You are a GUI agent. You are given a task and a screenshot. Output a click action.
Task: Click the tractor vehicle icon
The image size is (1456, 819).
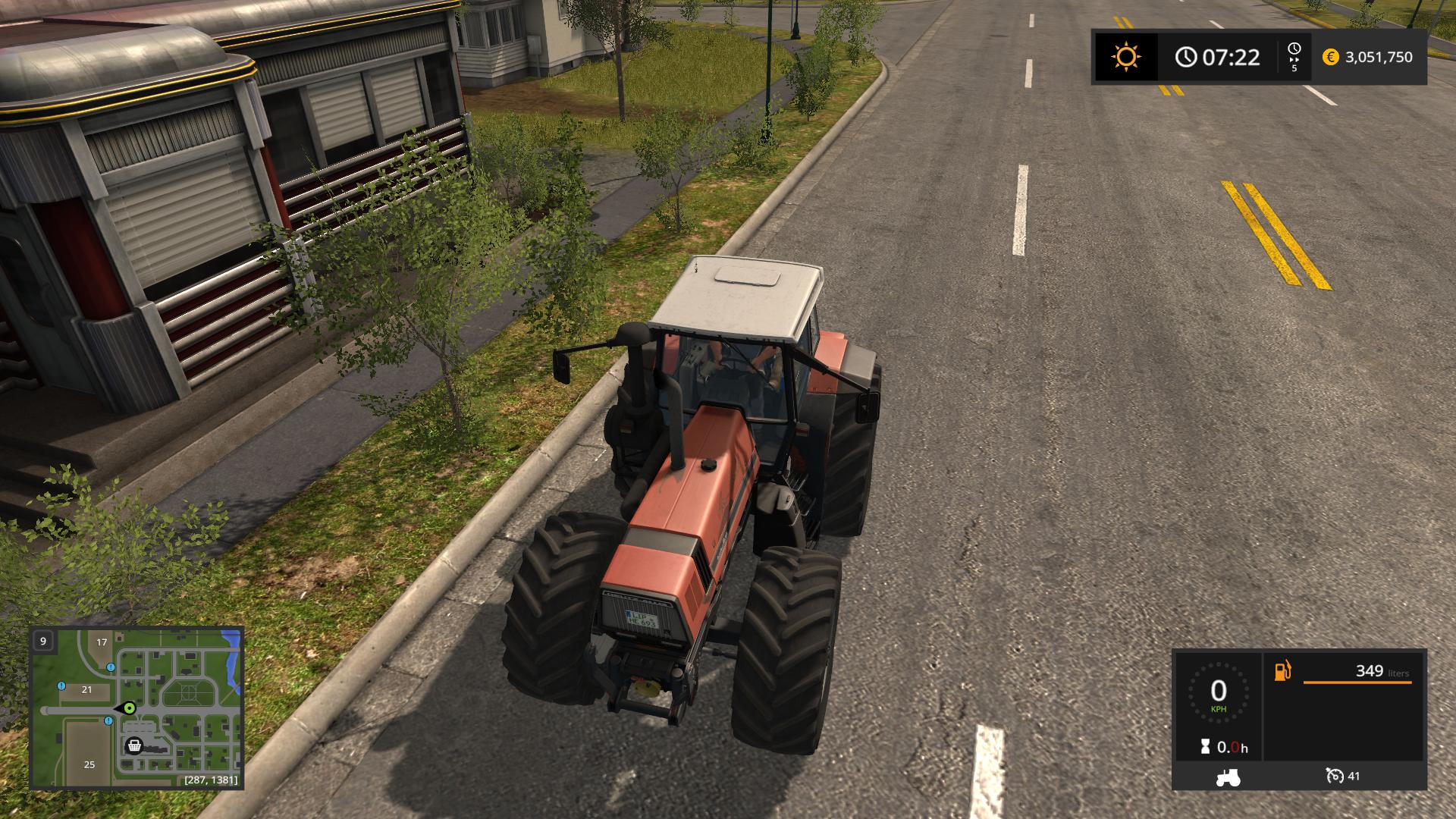1228,777
